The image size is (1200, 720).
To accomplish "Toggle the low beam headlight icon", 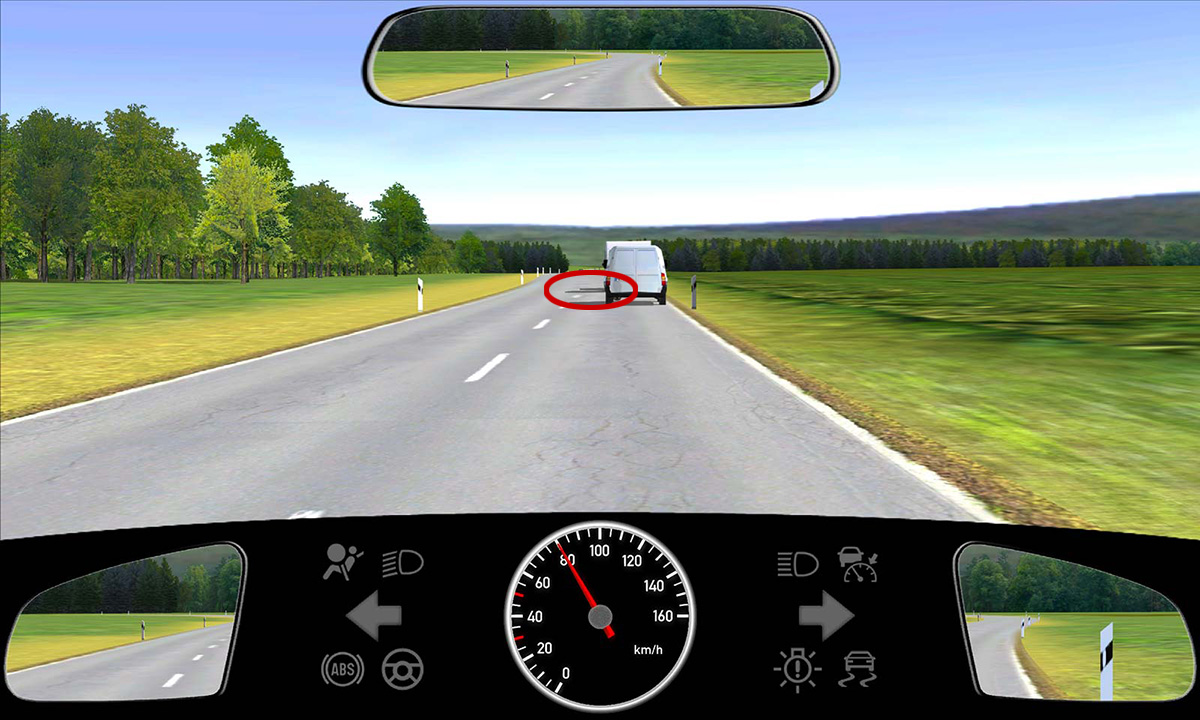I will coord(403,564).
